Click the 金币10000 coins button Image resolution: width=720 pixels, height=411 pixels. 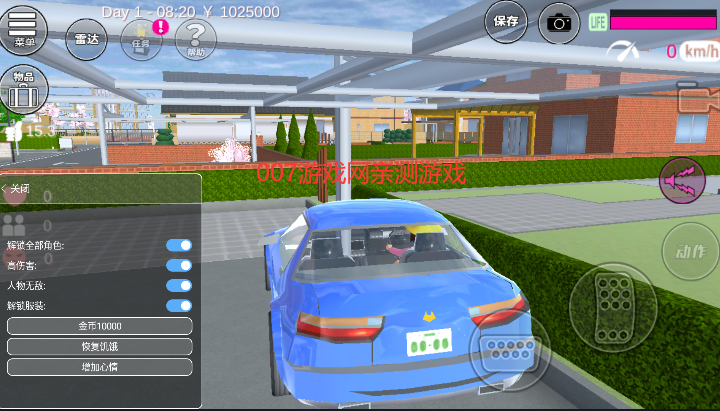click(x=99, y=326)
